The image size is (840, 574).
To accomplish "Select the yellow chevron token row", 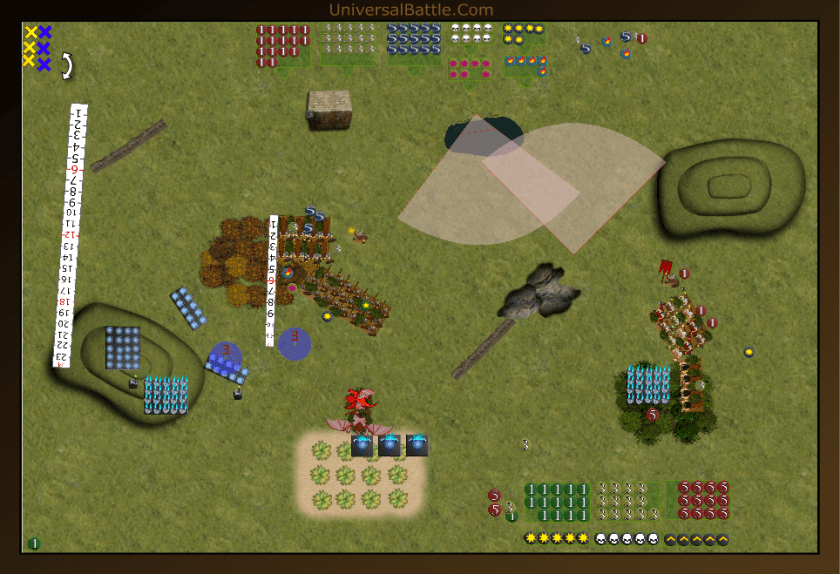I will pos(696,539).
